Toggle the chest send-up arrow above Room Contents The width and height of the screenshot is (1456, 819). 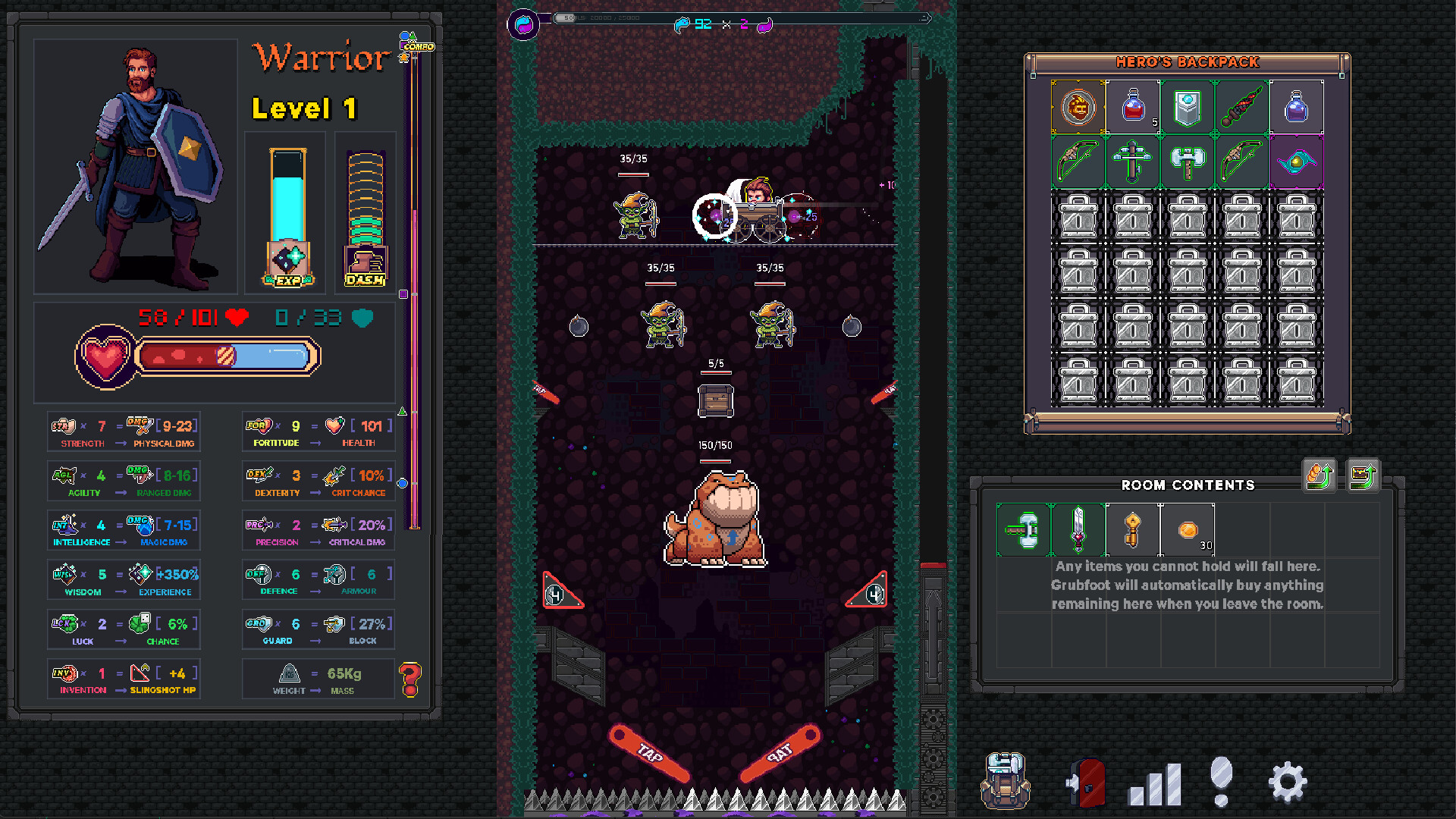point(1363,476)
